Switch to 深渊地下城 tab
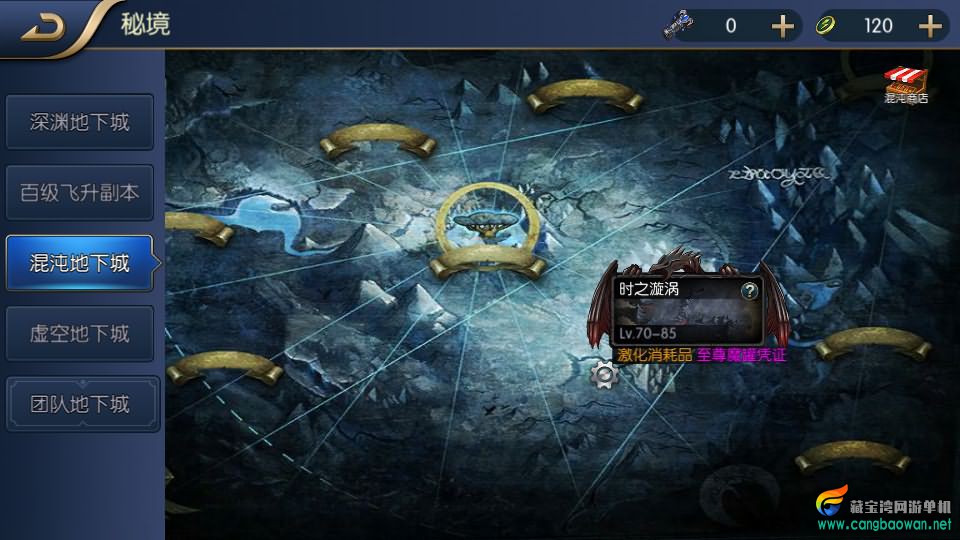The image size is (960, 540). click(80, 123)
